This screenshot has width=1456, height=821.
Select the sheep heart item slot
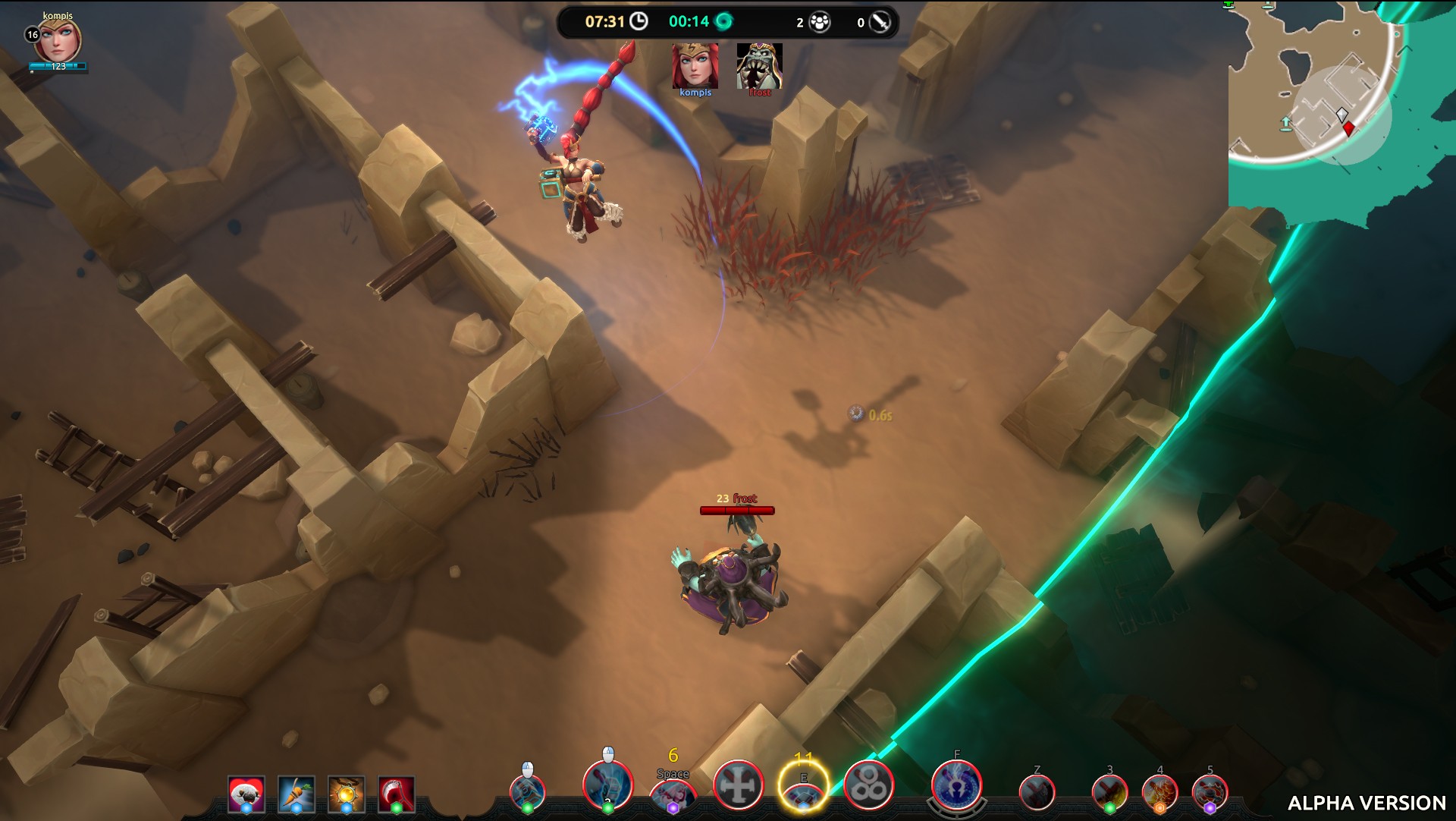click(246, 794)
